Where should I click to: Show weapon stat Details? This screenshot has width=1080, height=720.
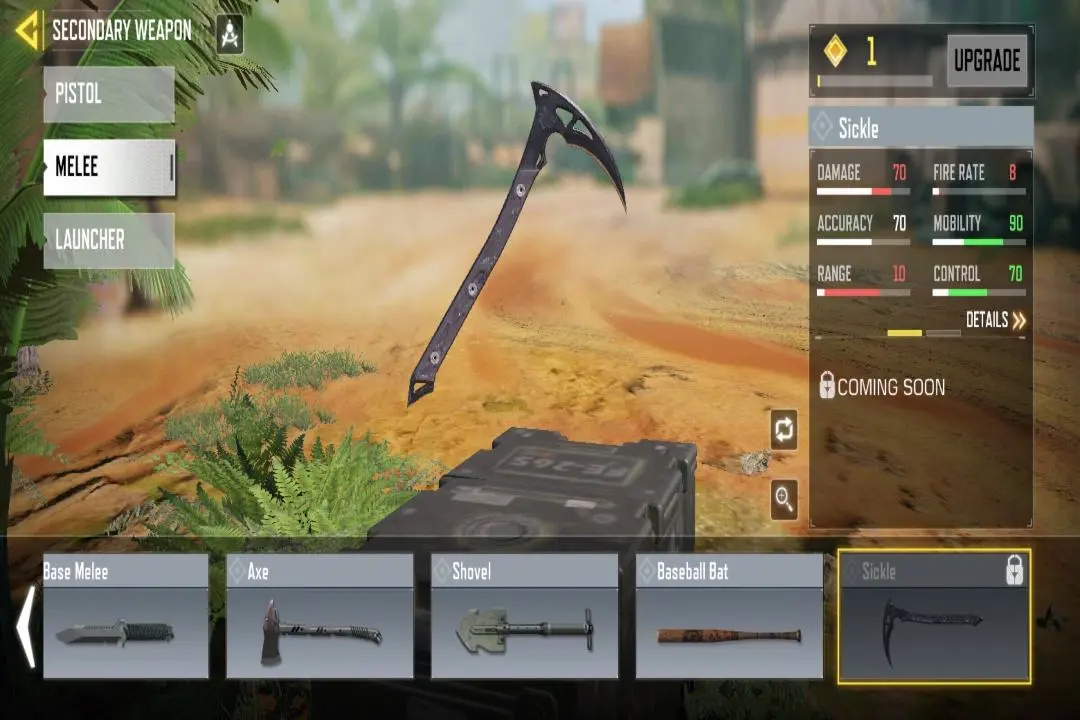click(x=995, y=320)
